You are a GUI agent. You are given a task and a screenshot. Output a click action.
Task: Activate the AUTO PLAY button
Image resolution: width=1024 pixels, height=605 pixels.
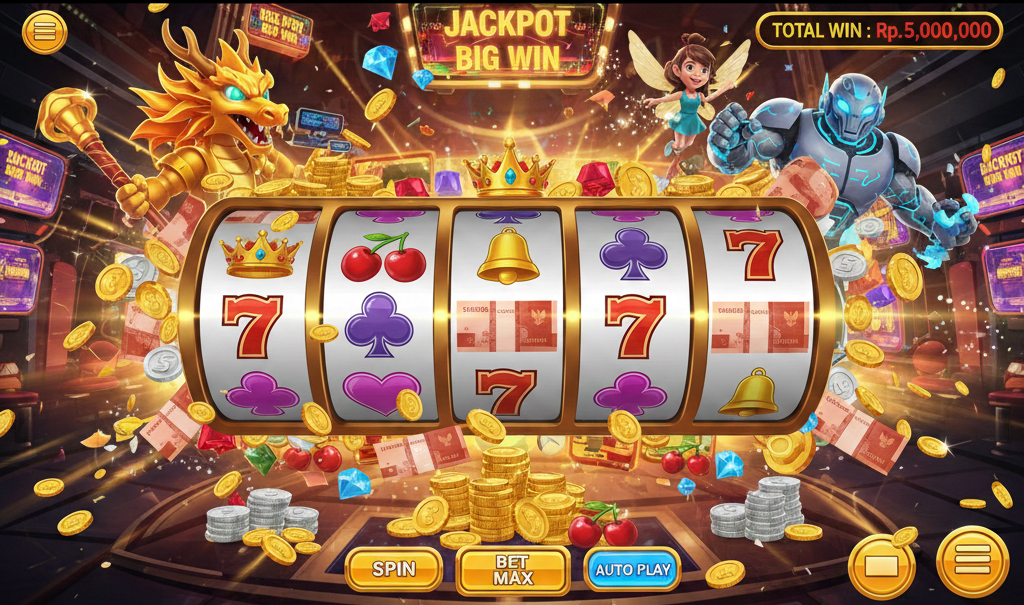click(632, 569)
